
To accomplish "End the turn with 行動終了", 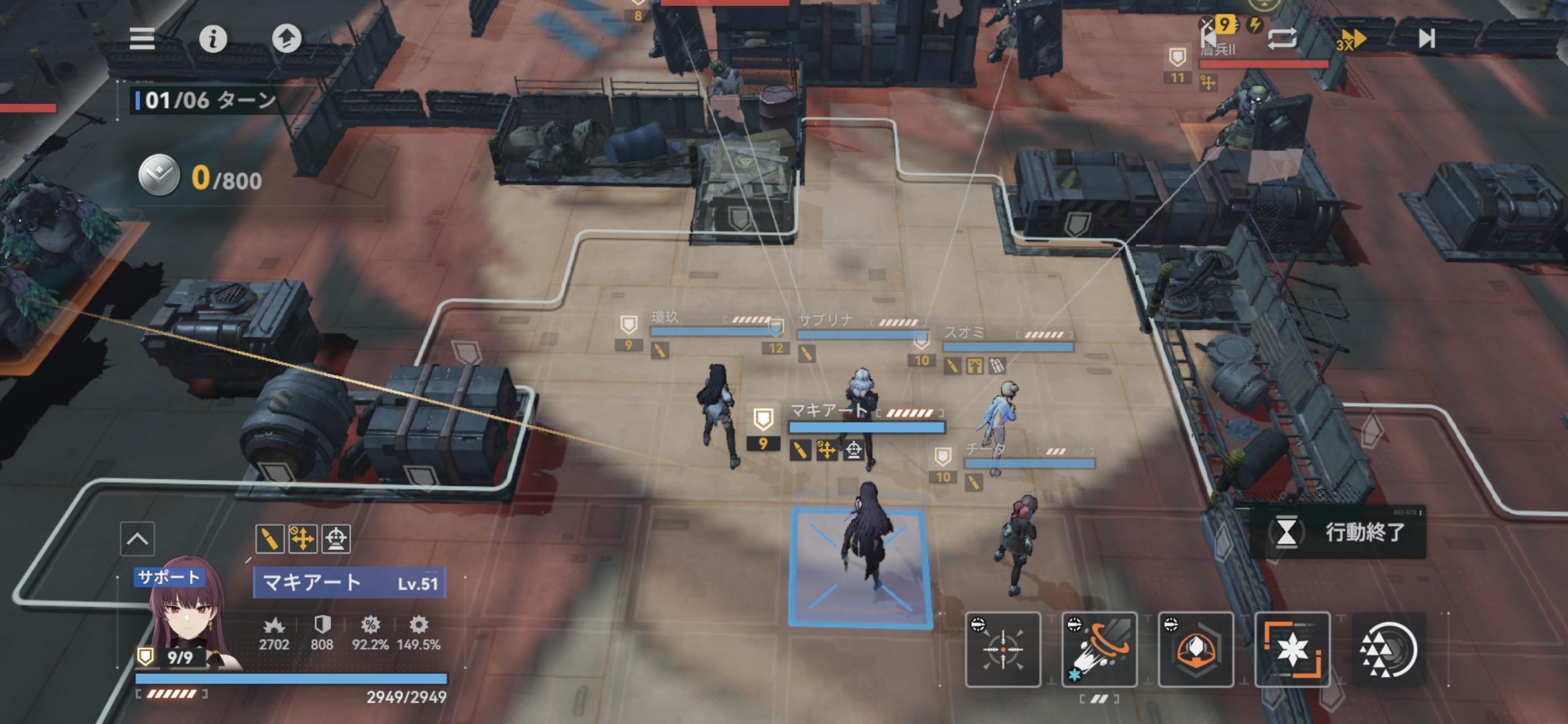I will (1337, 533).
